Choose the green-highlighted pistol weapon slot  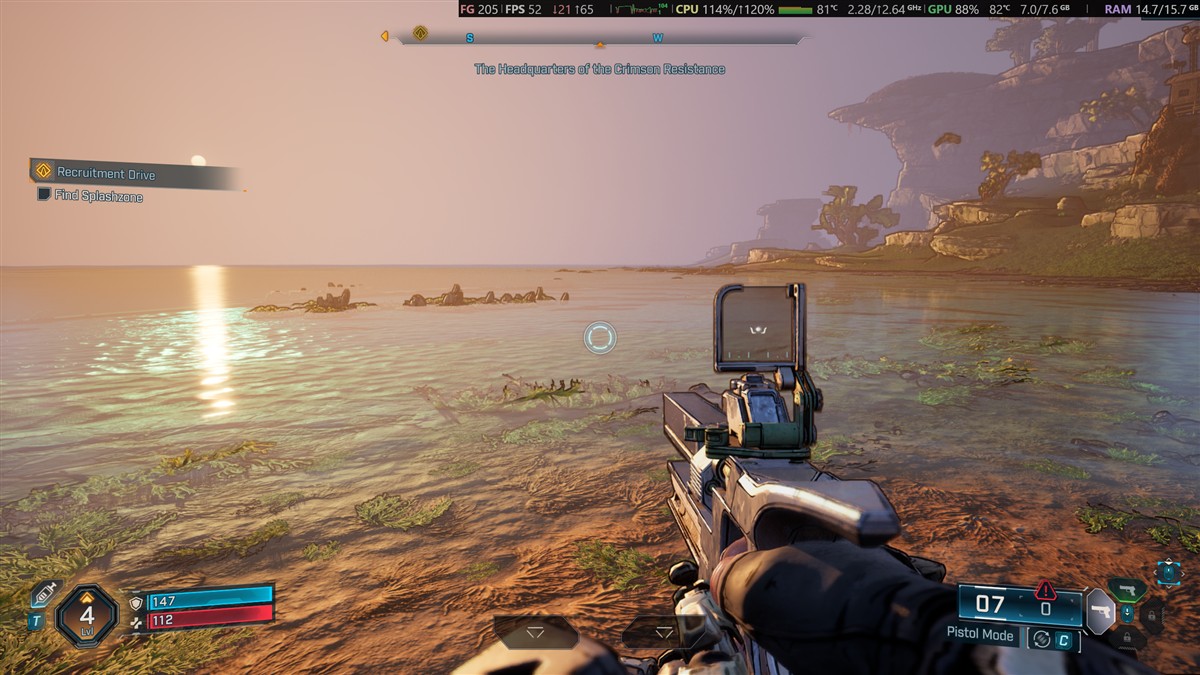1127,589
